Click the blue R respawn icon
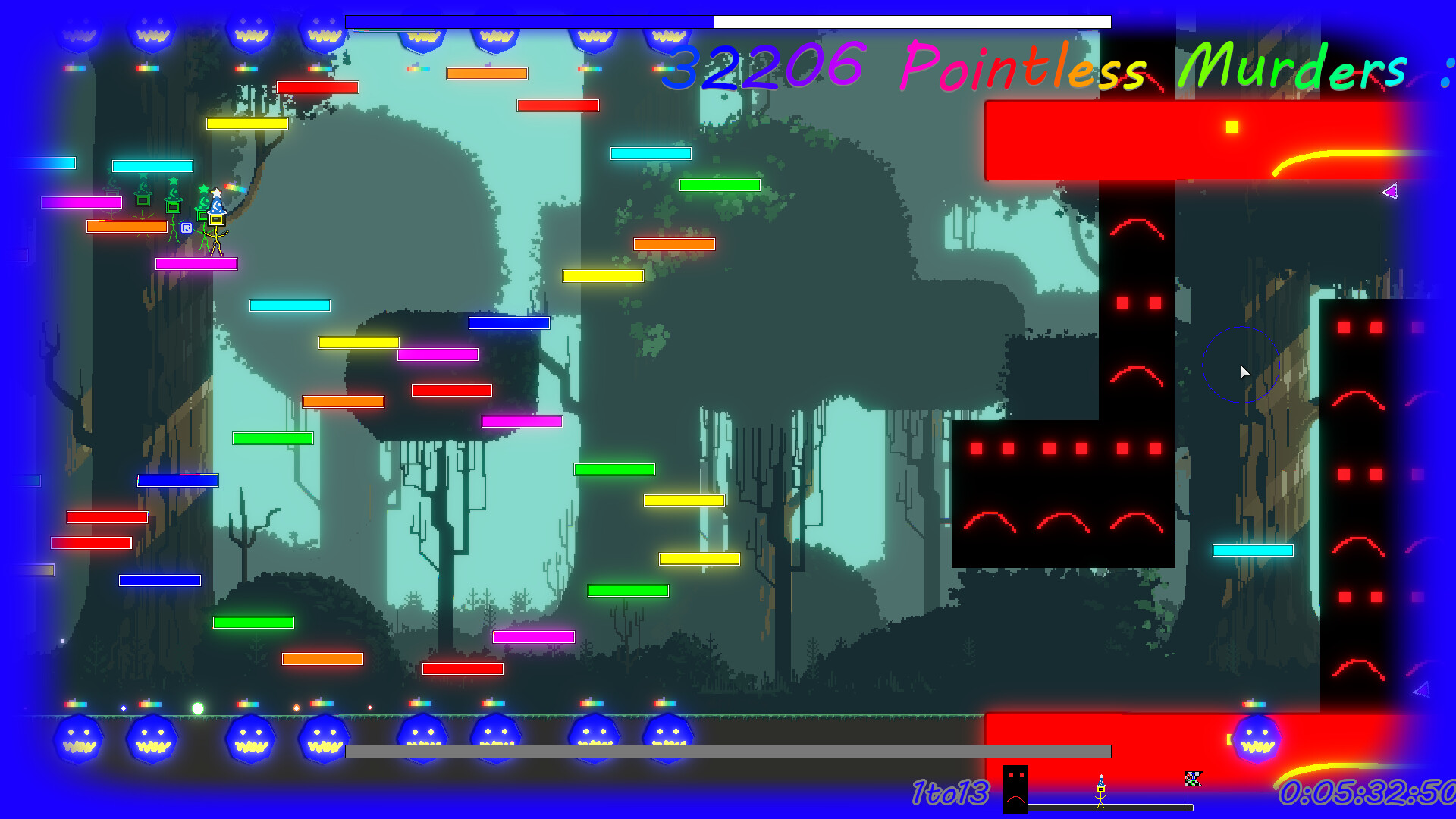This screenshot has width=1456, height=819. click(187, 228)
